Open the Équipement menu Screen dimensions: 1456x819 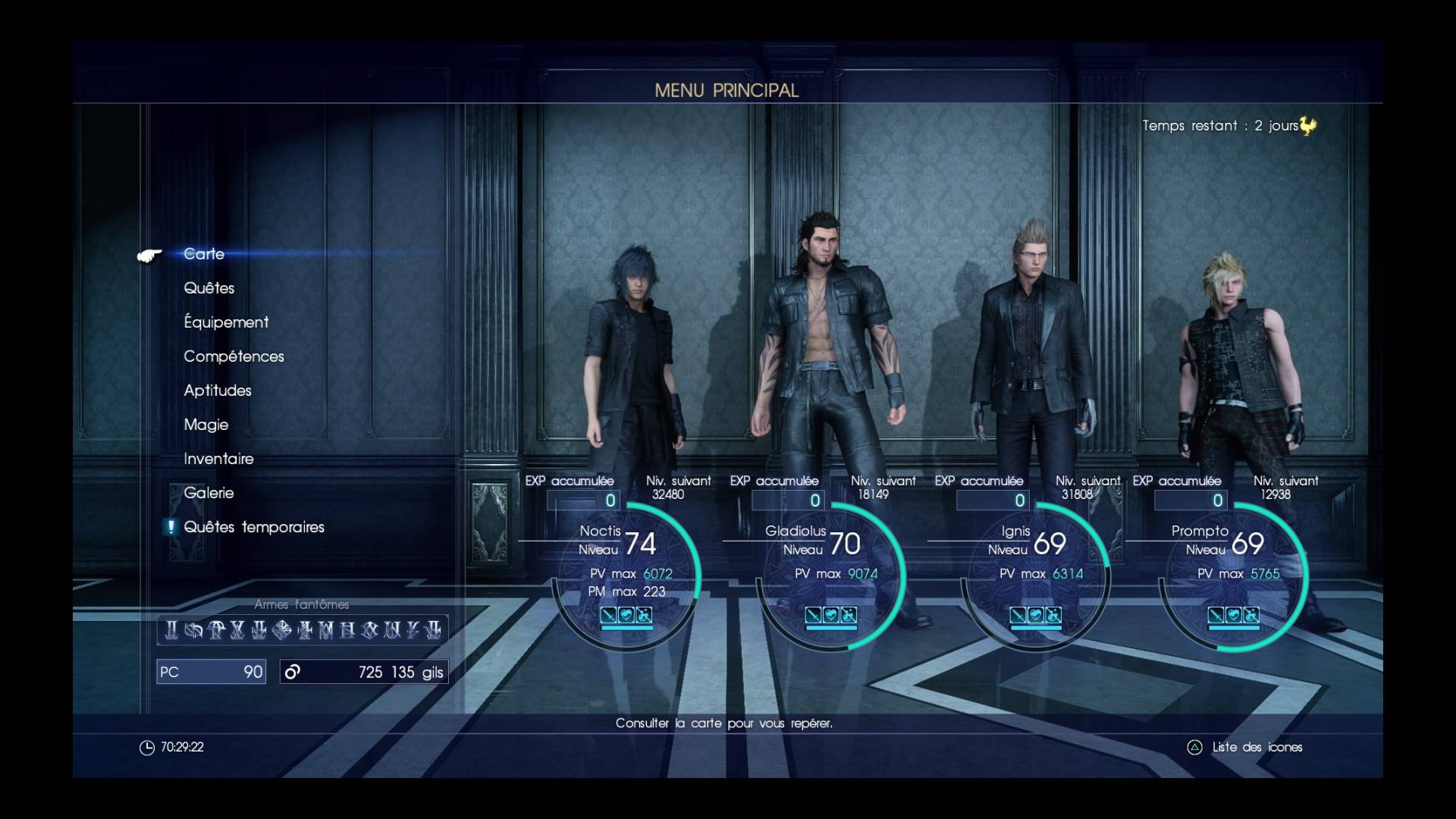click(226, 322)
